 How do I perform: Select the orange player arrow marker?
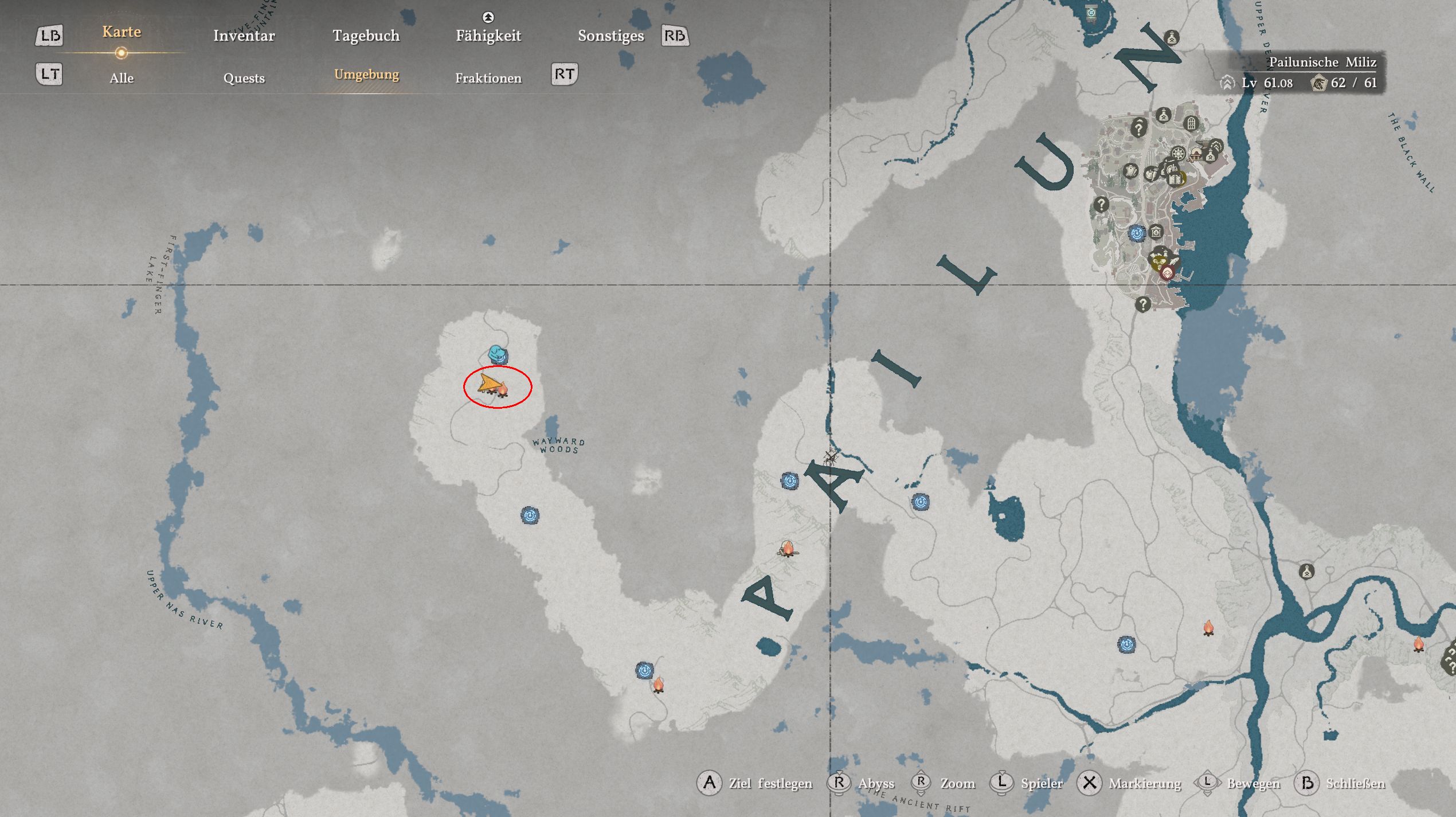488,384
